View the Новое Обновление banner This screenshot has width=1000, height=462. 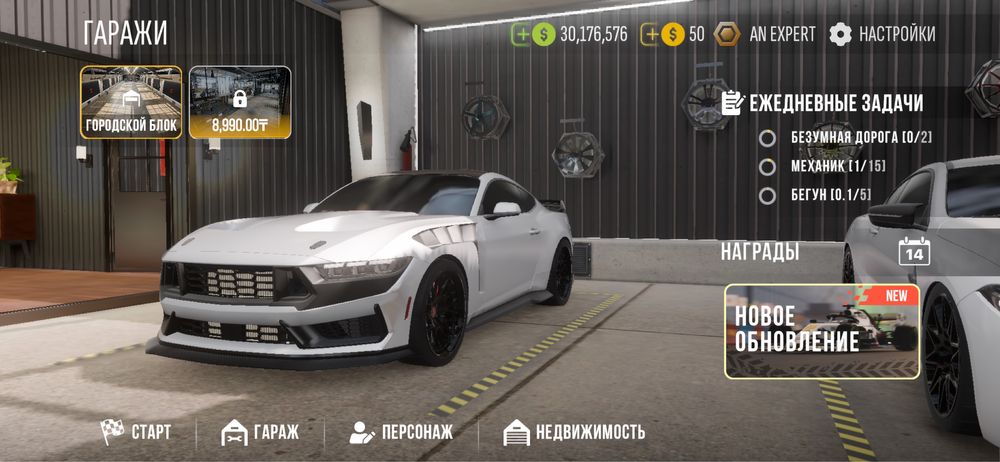[822, 331]
